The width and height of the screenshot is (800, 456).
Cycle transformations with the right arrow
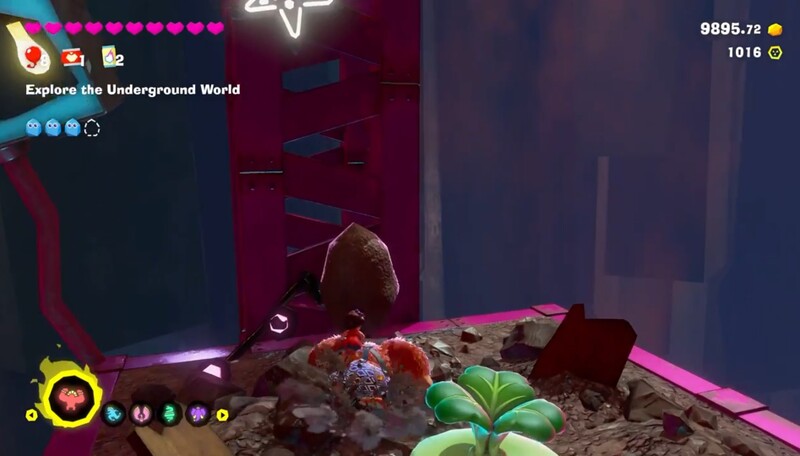click(x=222, y=414)
